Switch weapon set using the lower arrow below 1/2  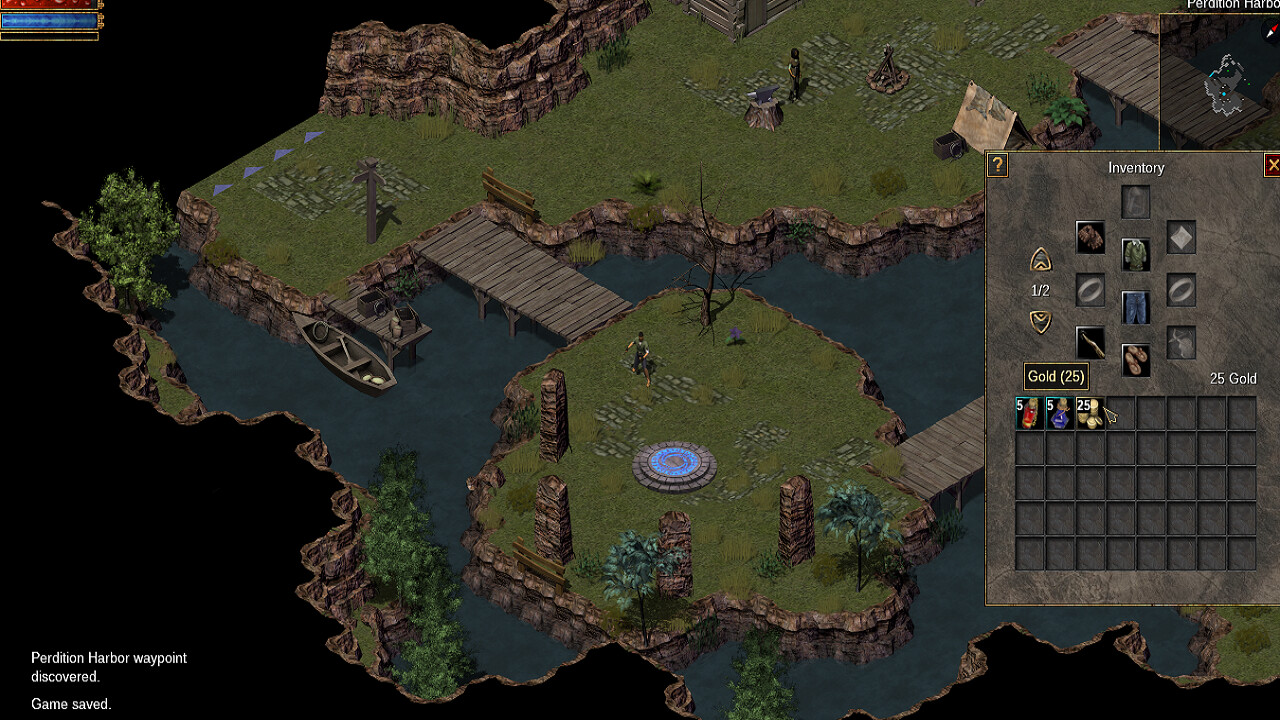(x=1040, y=320)
